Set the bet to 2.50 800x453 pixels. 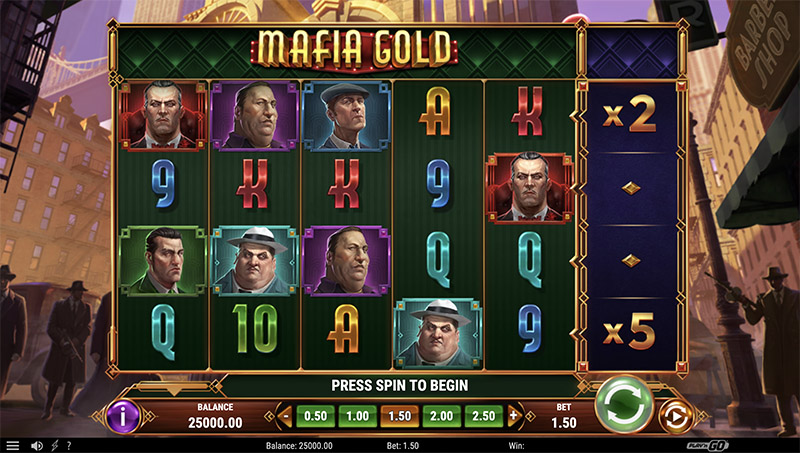point(483,415)
